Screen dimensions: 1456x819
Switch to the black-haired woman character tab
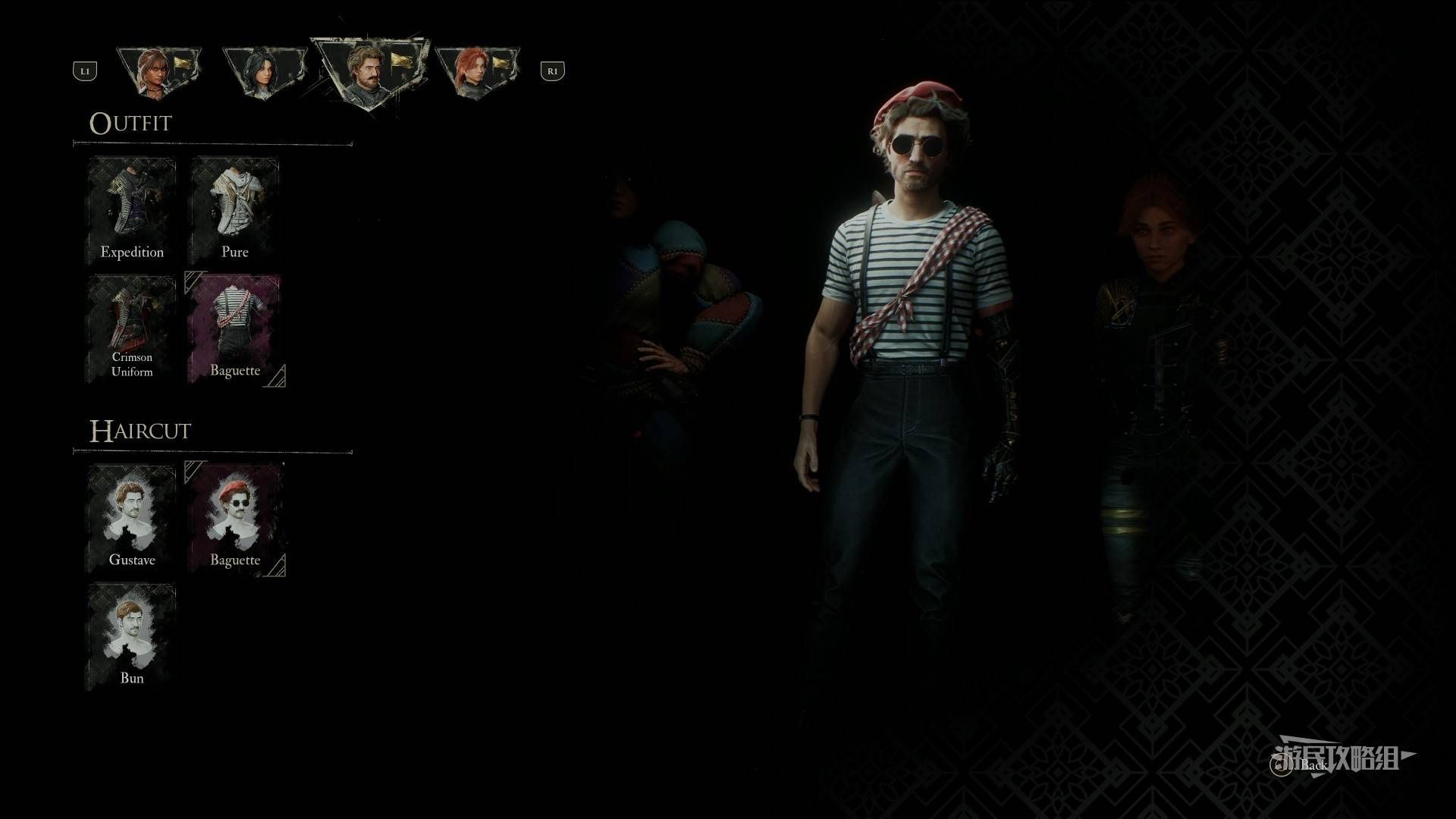(x=265, y=72)
